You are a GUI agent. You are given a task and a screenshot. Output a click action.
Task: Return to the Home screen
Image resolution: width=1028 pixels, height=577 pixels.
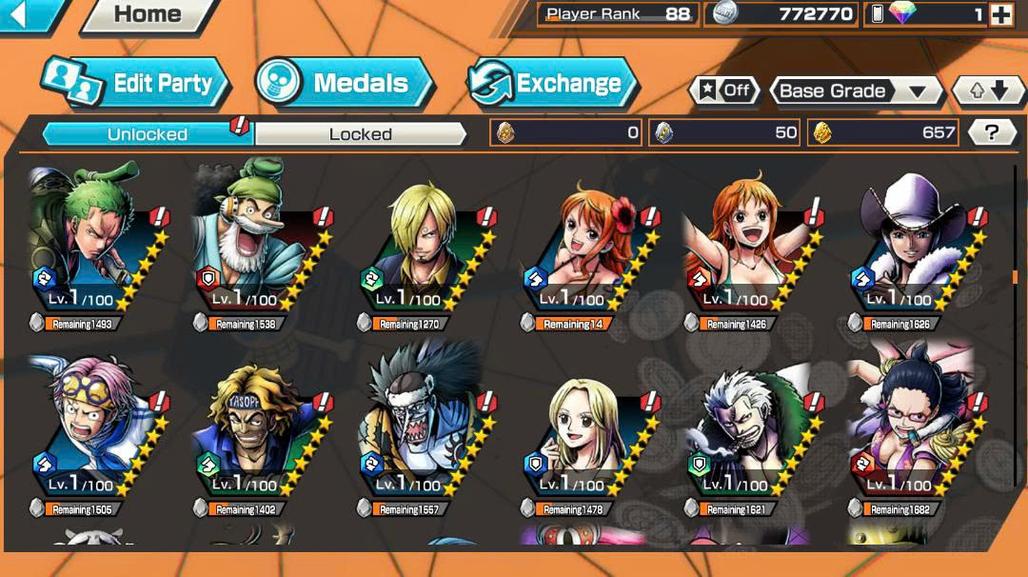[148, 14]
